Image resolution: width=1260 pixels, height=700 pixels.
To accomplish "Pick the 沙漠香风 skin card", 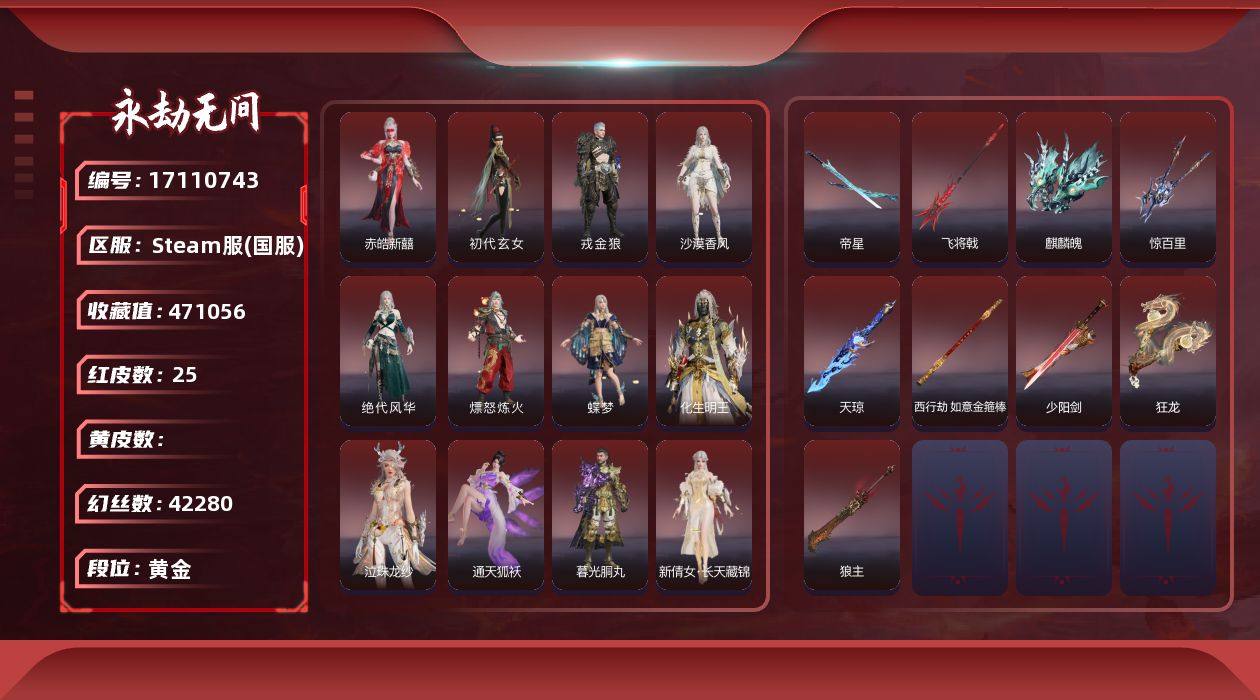I will 704,186.
